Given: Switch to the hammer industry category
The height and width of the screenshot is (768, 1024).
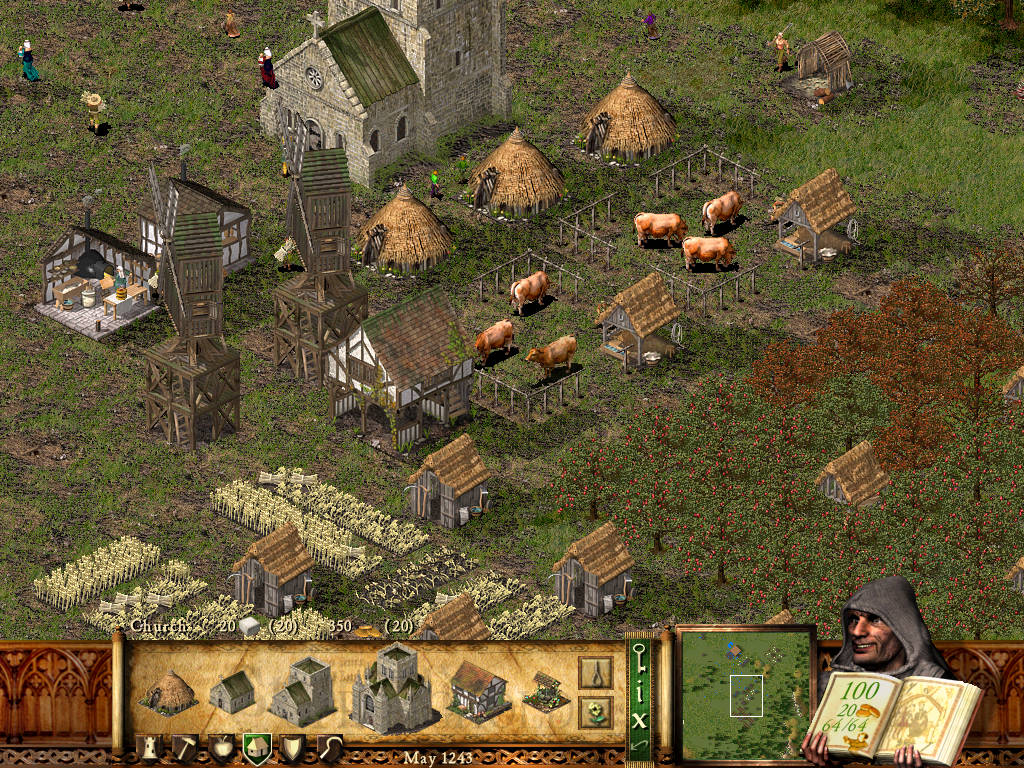Looking at the screenshot, I should tap(185, 748).
